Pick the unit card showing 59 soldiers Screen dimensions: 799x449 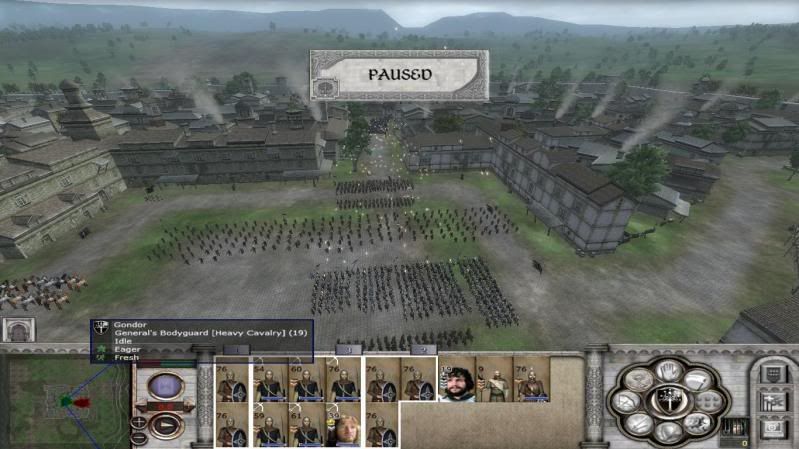coord(270,425)
